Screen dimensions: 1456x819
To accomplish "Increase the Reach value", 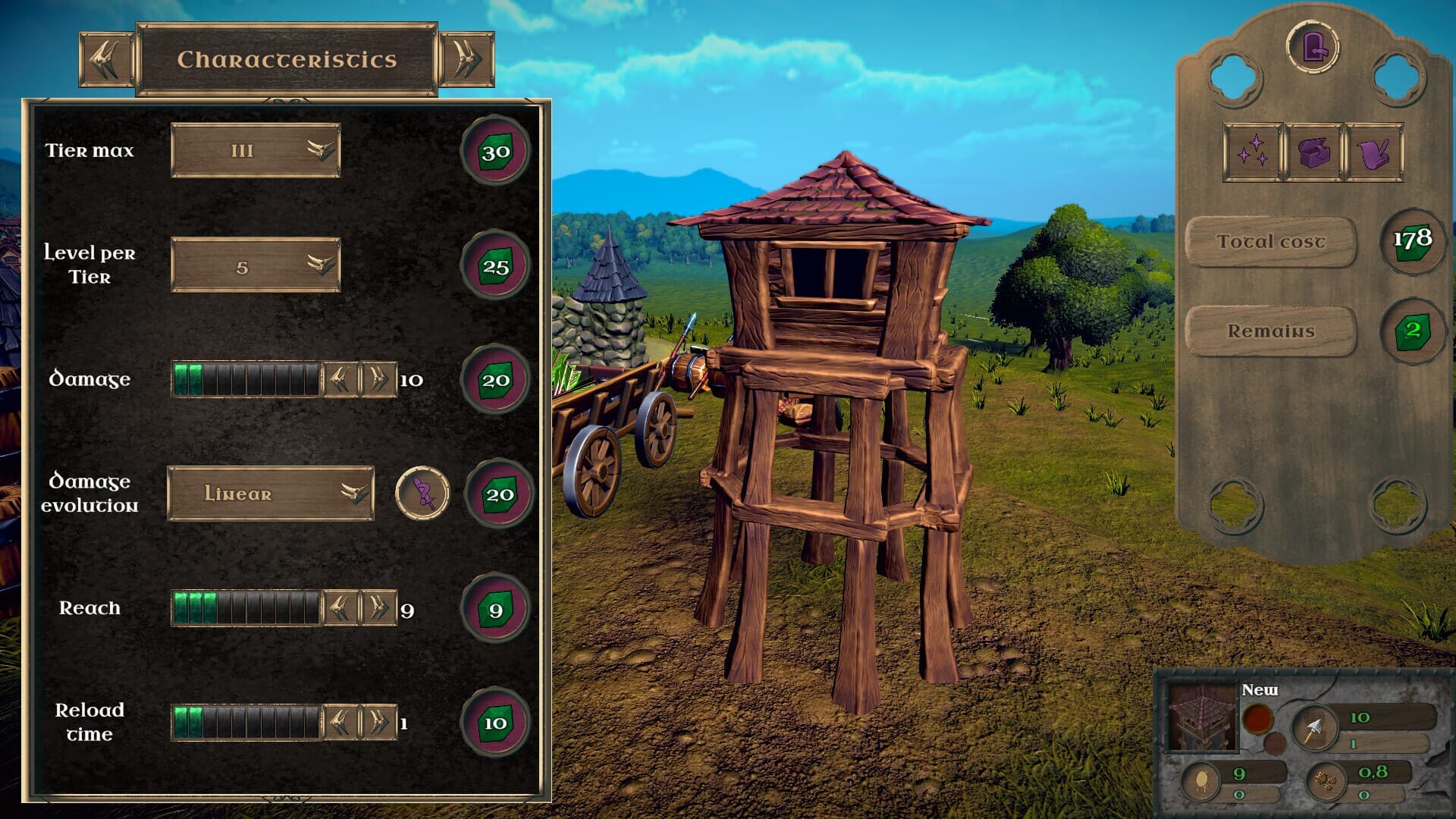I will (x=378, y=608).
